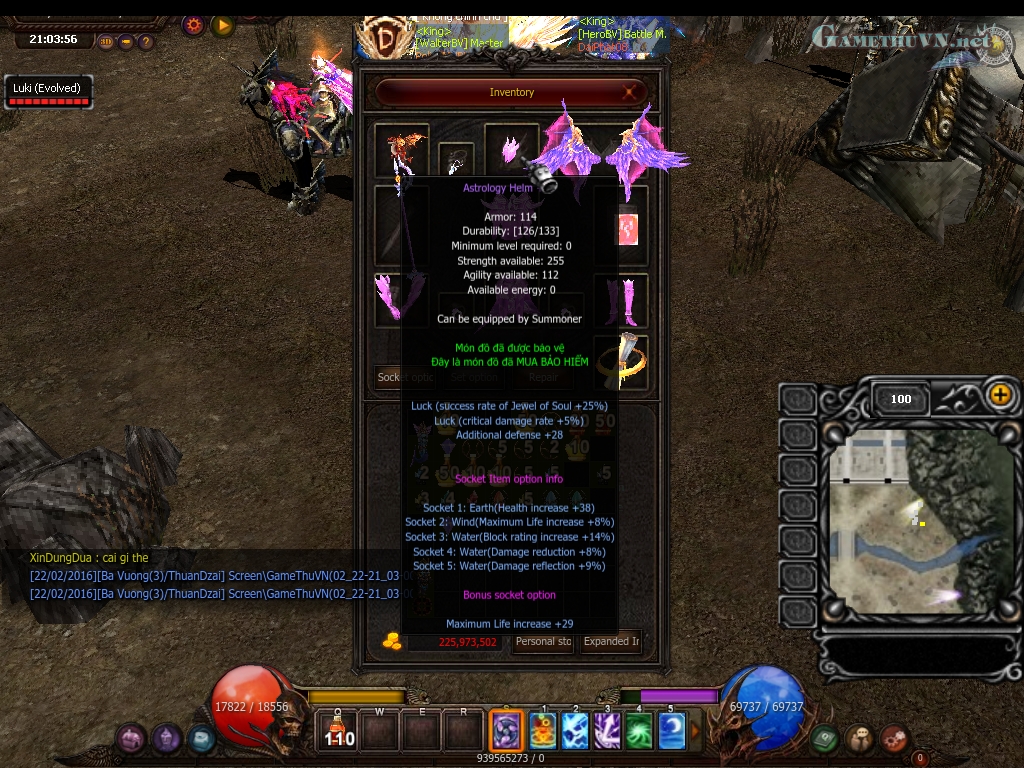The image size is (1024, 768).
Task: Open the question mark help button
Action: (146, 42)
